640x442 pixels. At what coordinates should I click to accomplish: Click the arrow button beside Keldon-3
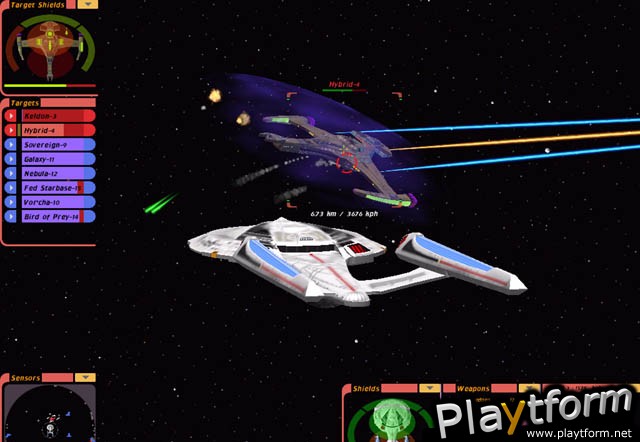(11, 116)
